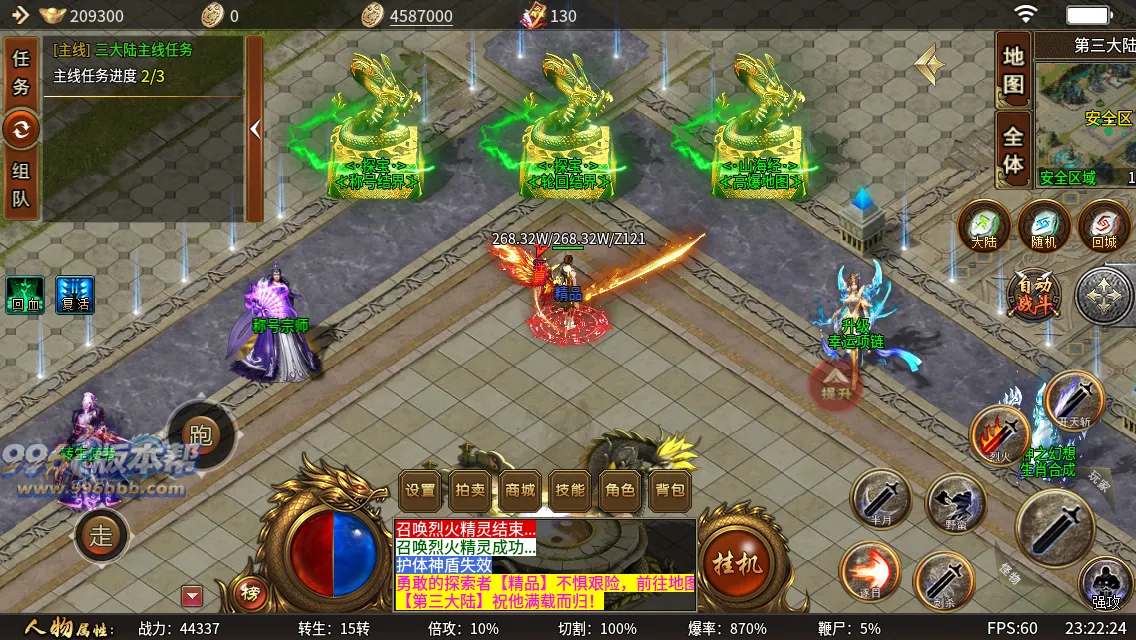Image resolution: width=1136 pixels, height=640 pixels.
Task: Click the 全体 button below the map button
Action: [1013, 150]
